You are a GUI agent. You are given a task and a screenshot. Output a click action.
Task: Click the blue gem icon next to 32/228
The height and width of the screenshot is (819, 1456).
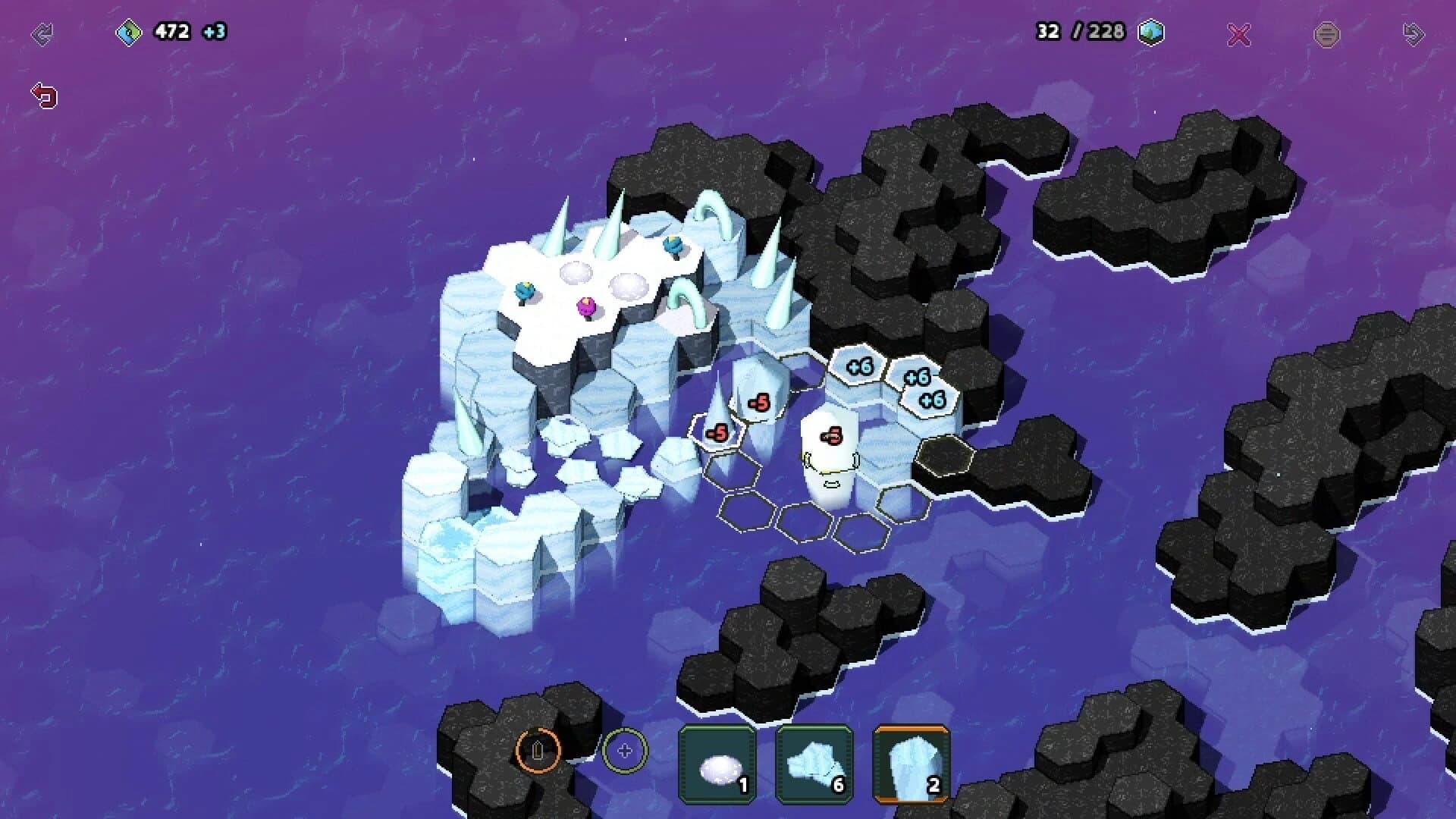(x=1151, y=33)
